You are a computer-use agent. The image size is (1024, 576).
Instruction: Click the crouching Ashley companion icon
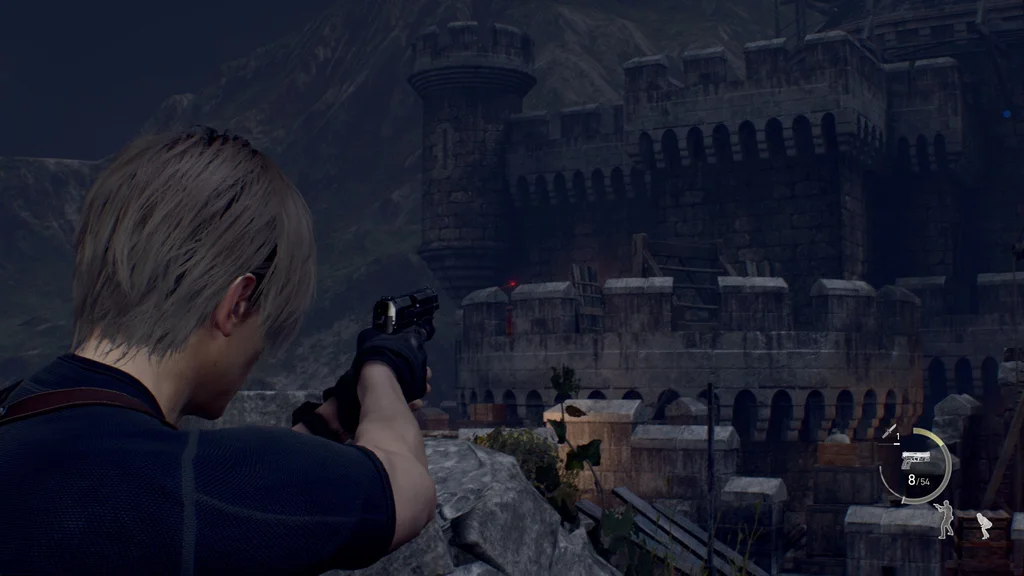click(x=983, y=525)
